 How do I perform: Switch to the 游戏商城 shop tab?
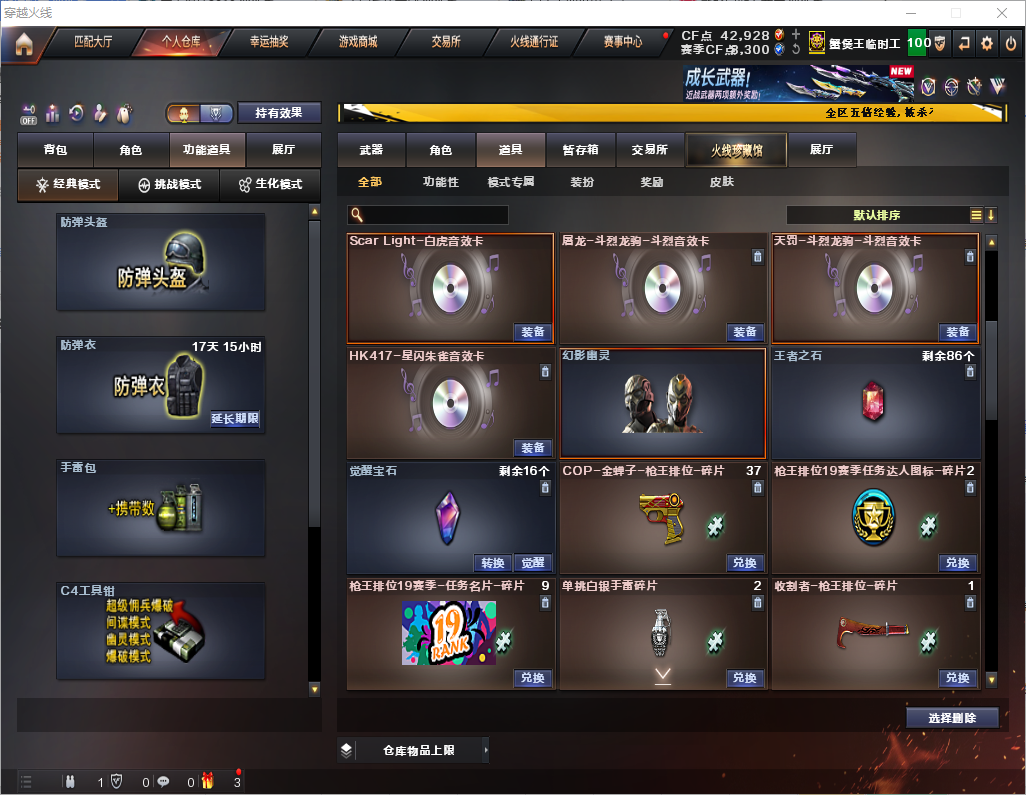[357, 42]
